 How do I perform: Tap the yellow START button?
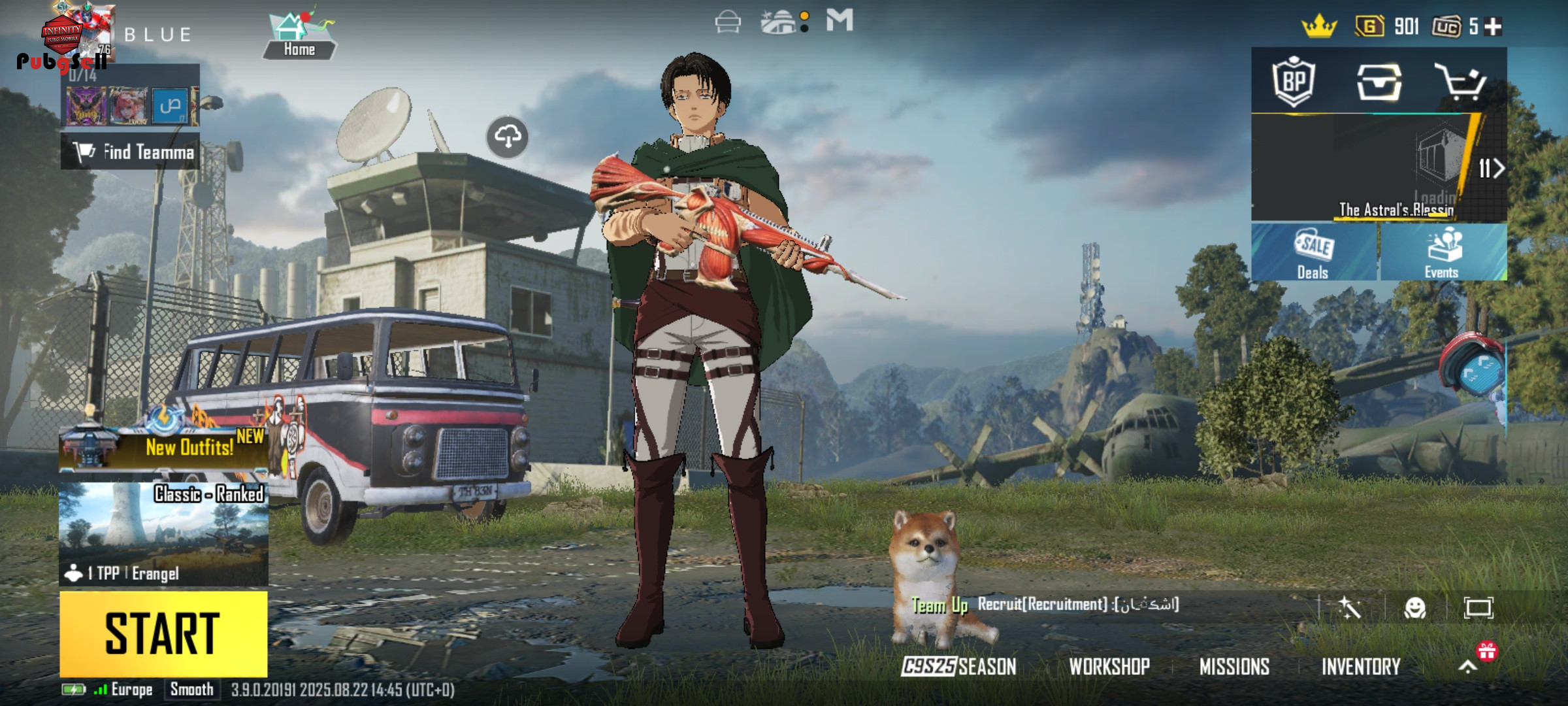point(163,633)
